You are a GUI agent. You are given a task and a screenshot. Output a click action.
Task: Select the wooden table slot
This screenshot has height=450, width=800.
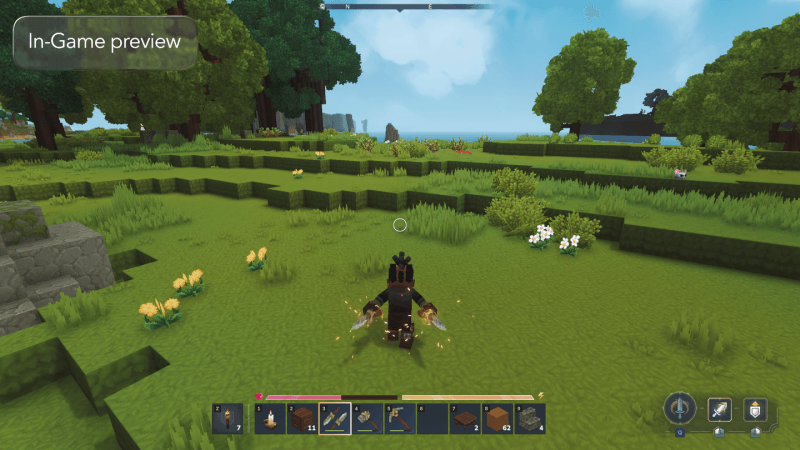click(465, 418)
